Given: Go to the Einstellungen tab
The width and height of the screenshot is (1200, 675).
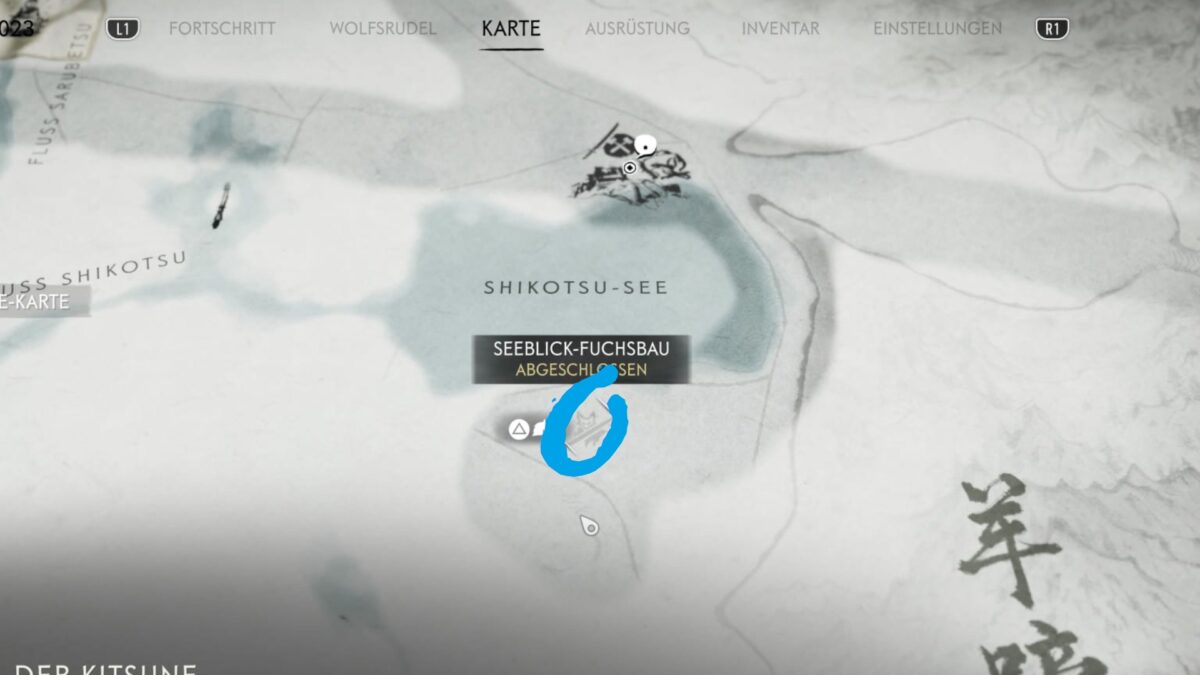Looking at the screenshot, I should (x=937, y=29).
